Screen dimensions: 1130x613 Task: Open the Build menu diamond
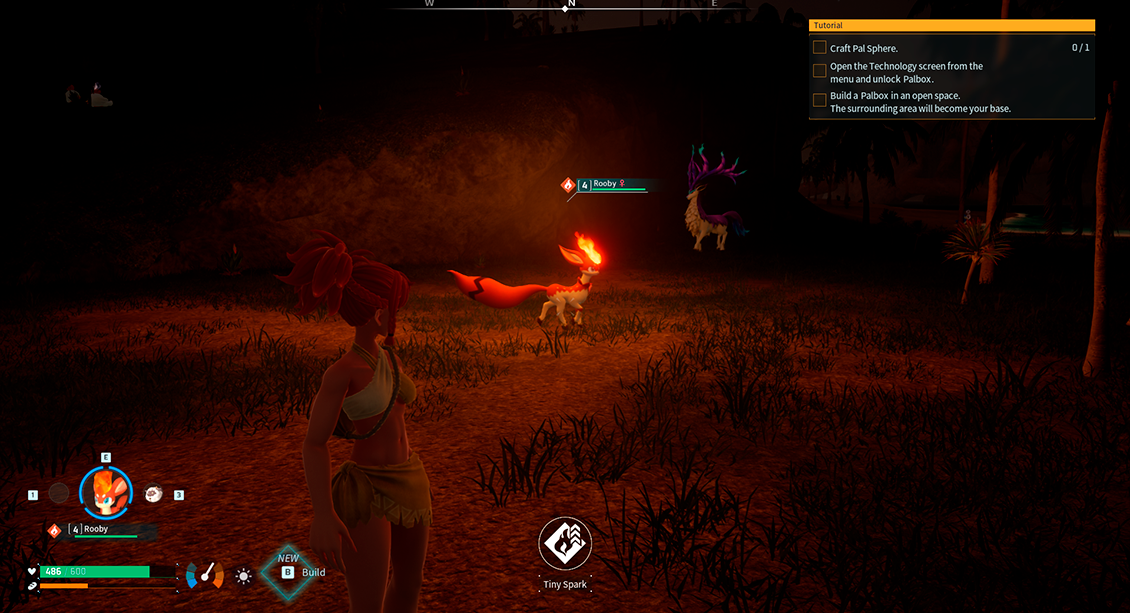pyautogui.click(x=288, y=572)
